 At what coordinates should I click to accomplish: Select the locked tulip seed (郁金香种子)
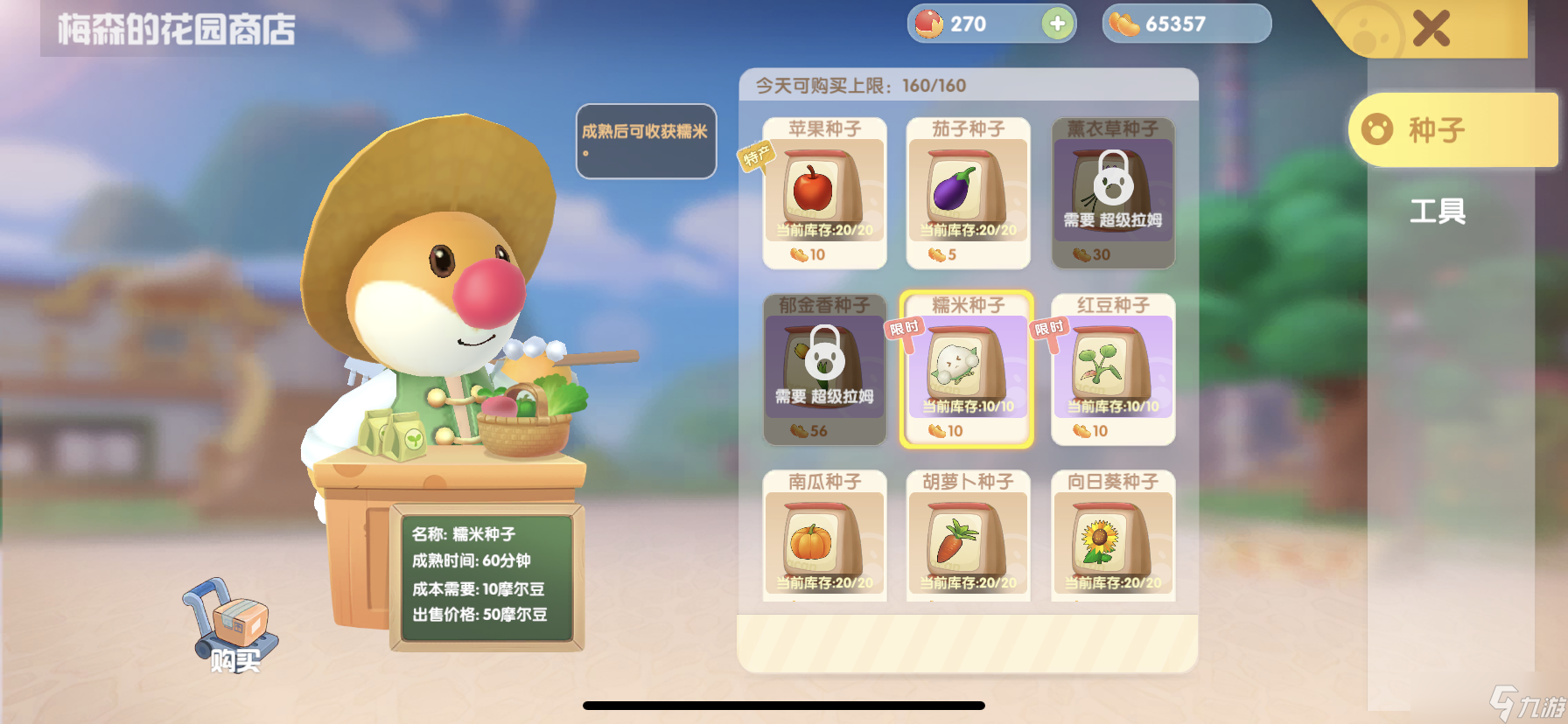coord(824,369)
